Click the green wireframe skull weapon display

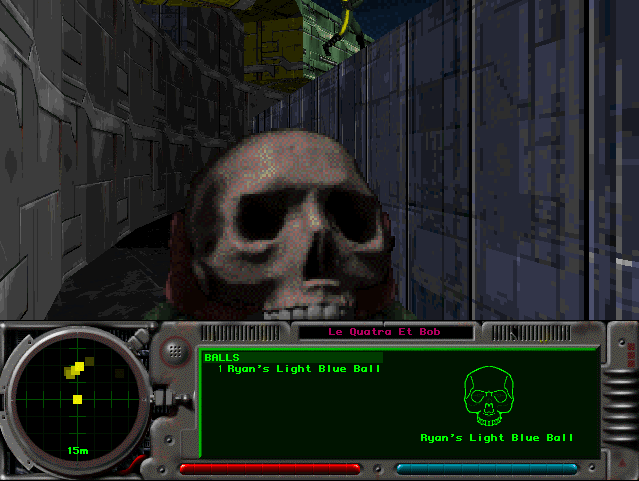click(496, 397)
